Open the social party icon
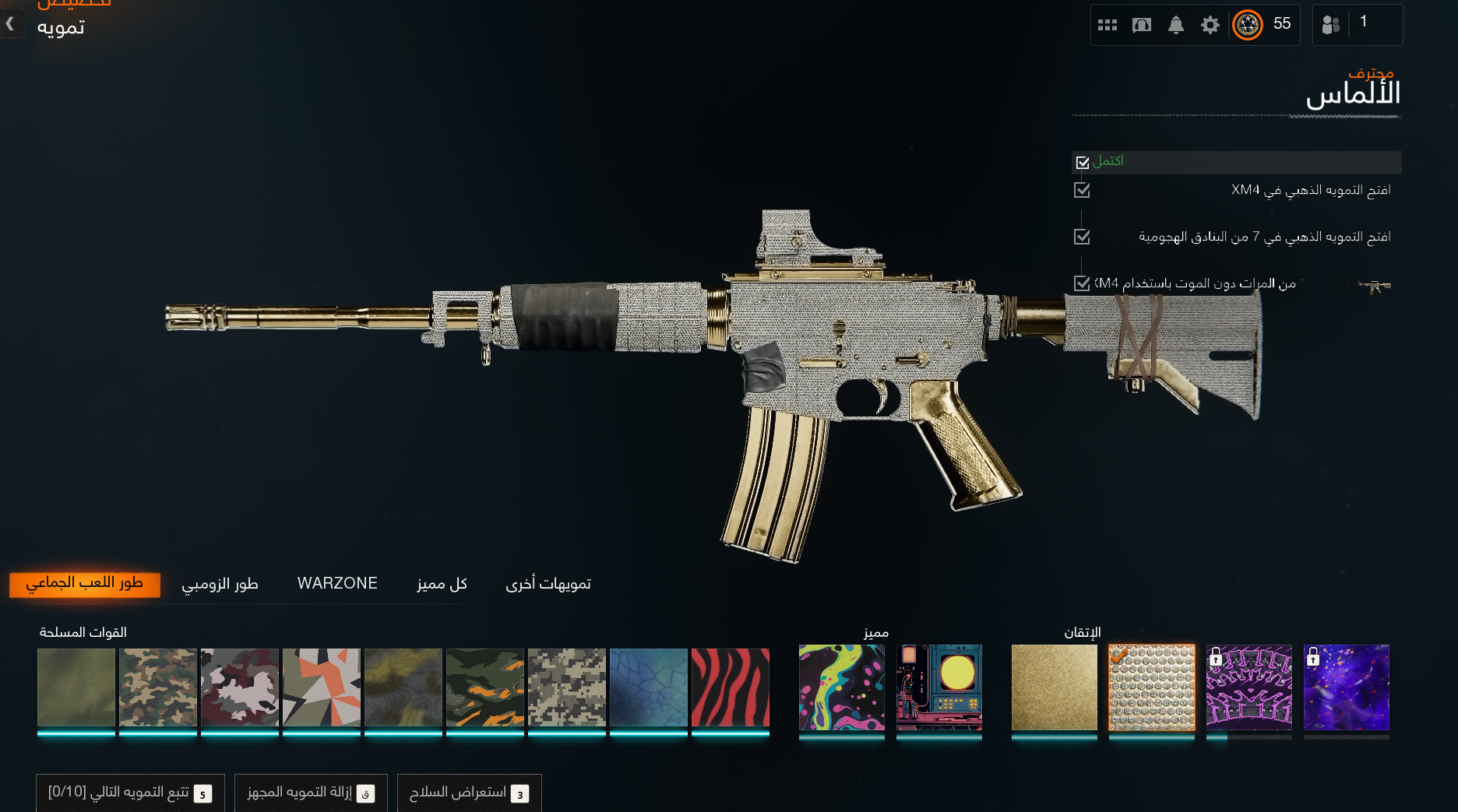The image size is (1458, 812). (1330, 25)
